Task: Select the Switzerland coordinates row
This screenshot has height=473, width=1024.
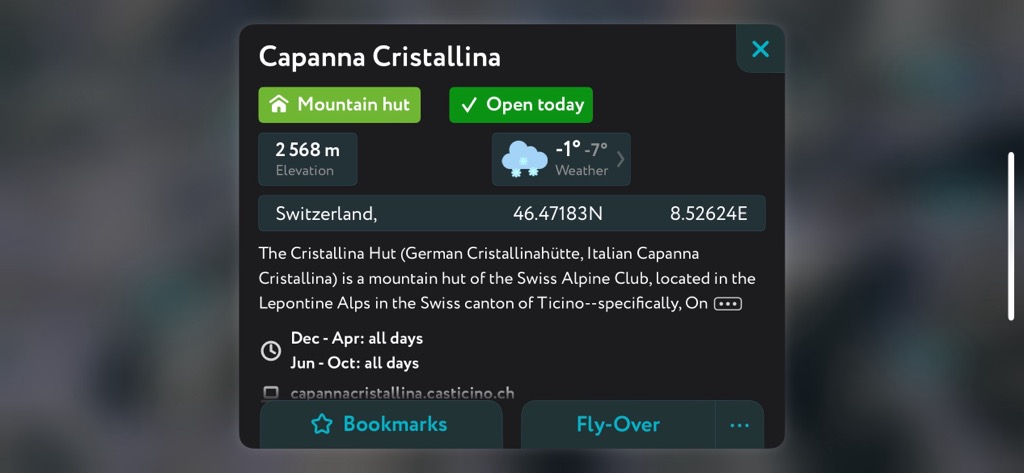Action: (511, 213)
